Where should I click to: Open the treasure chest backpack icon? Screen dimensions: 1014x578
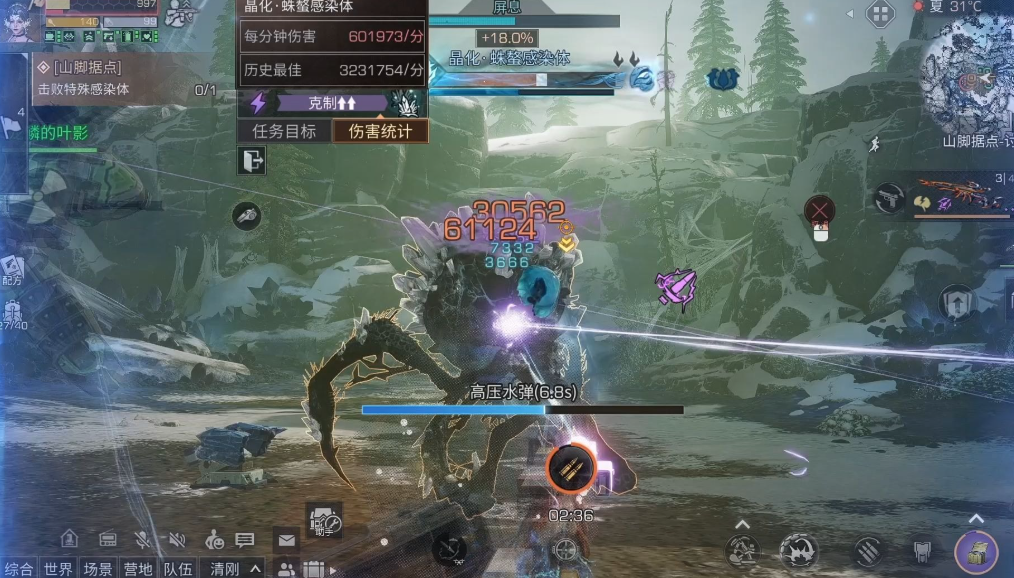pyautogui.click(x=975, y=553)
